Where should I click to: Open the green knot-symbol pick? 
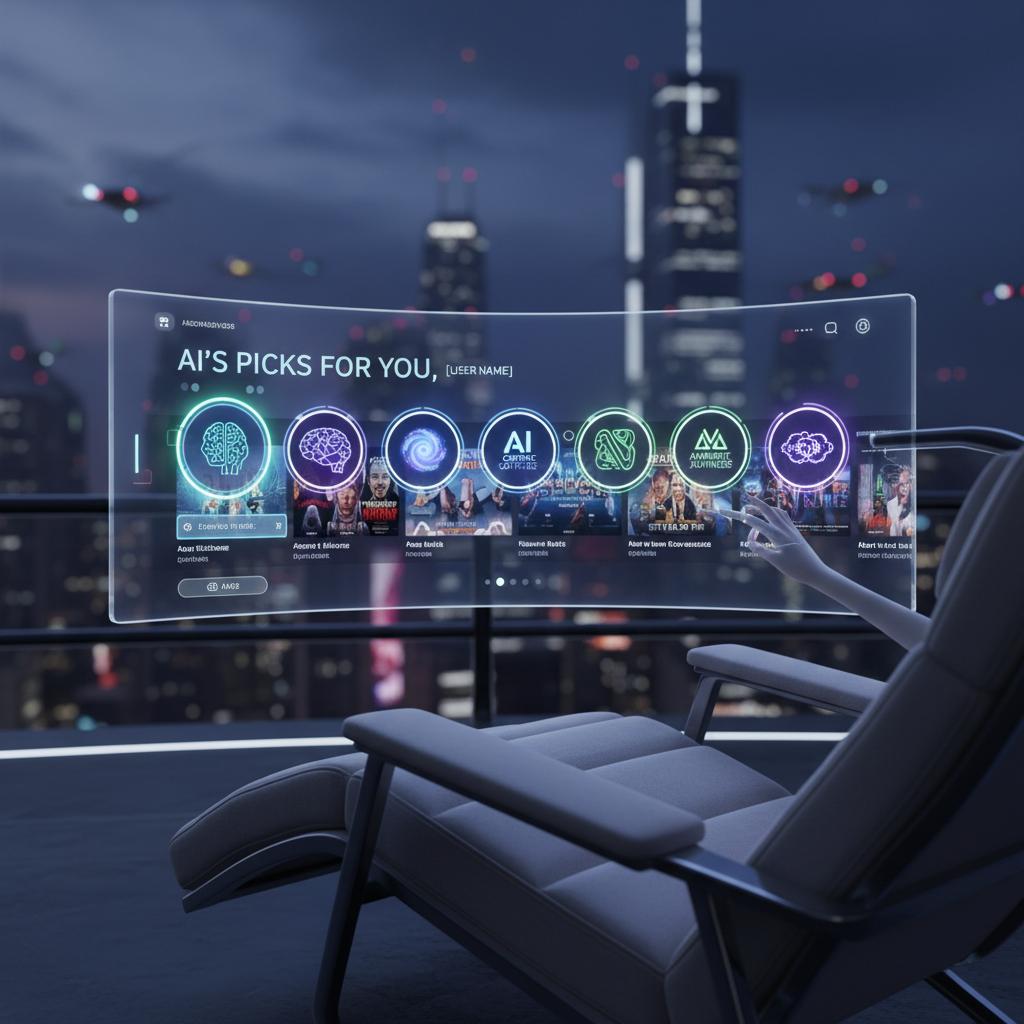pyautogui.click(x=615, y=449)
